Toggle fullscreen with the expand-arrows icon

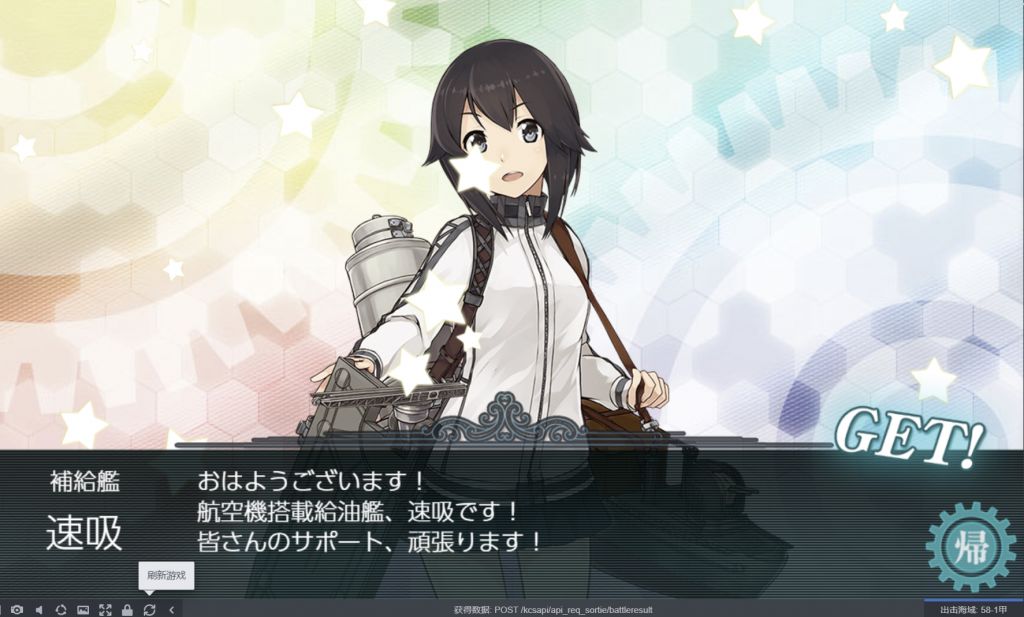click(x=105, y=609)
